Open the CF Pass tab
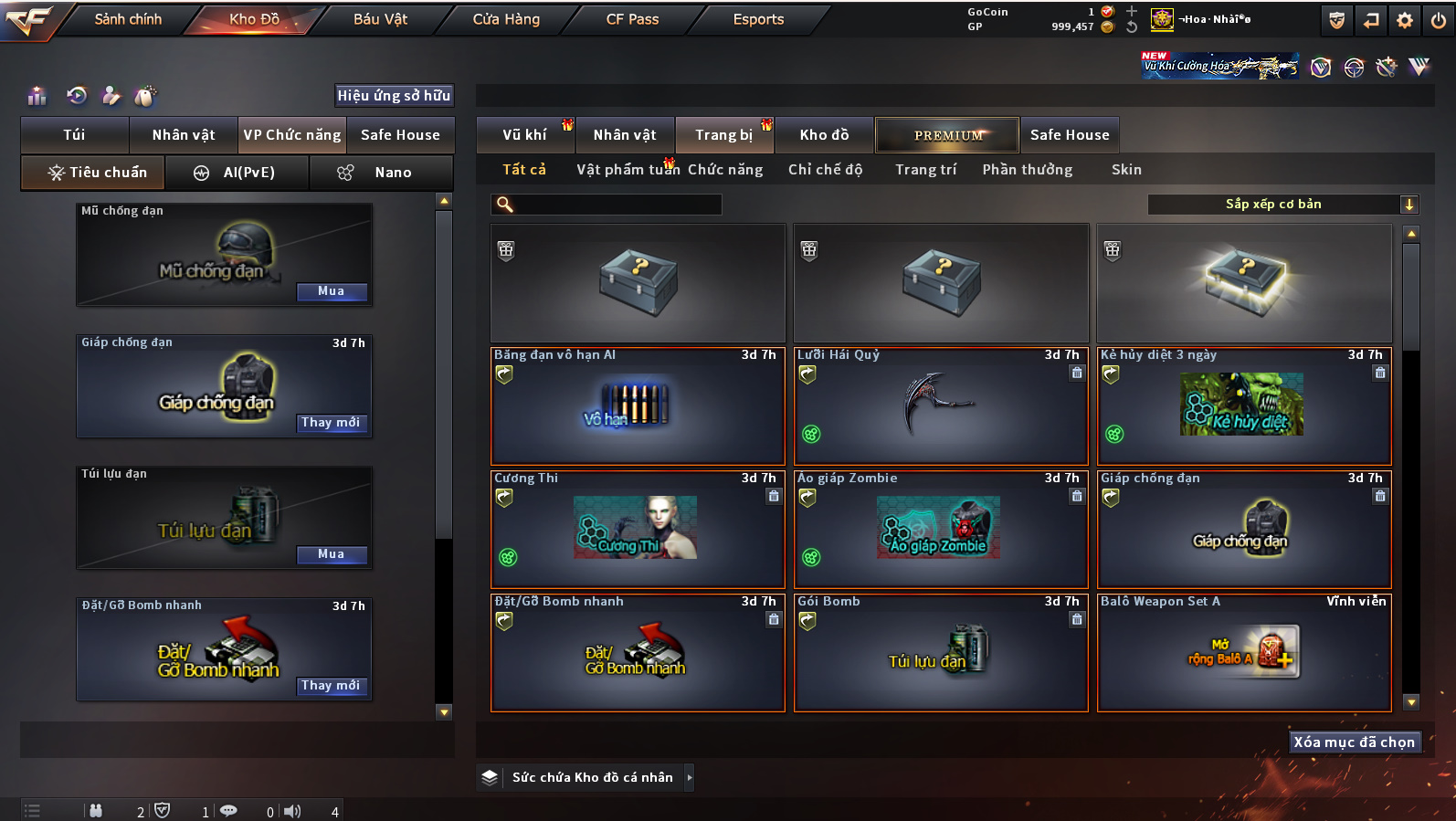 pos(632,19)
